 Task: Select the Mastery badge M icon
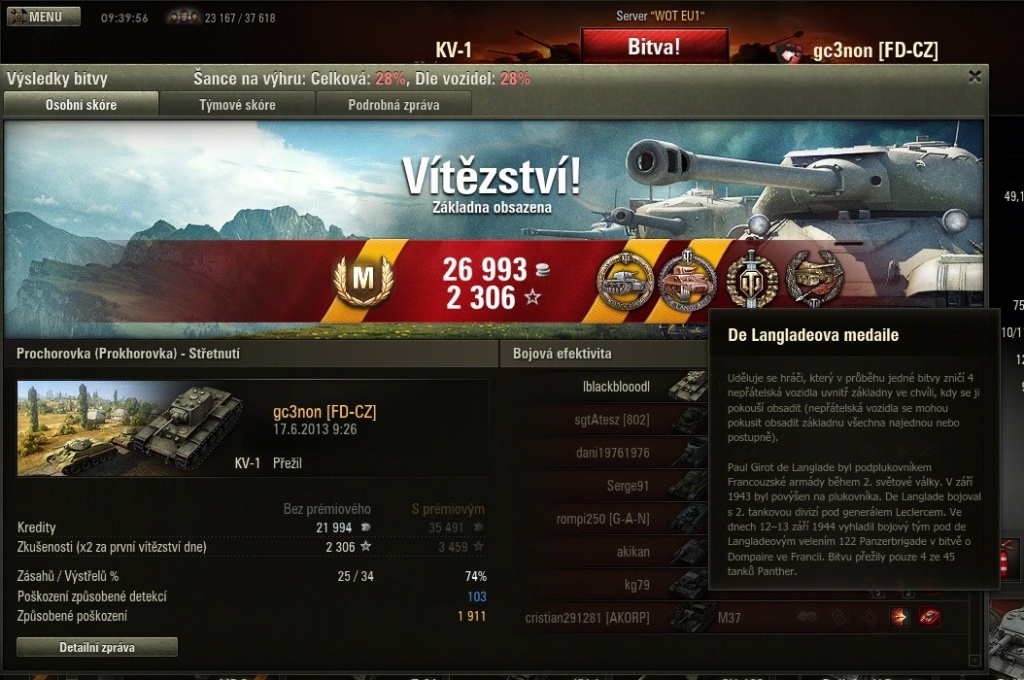click(362, 281)
